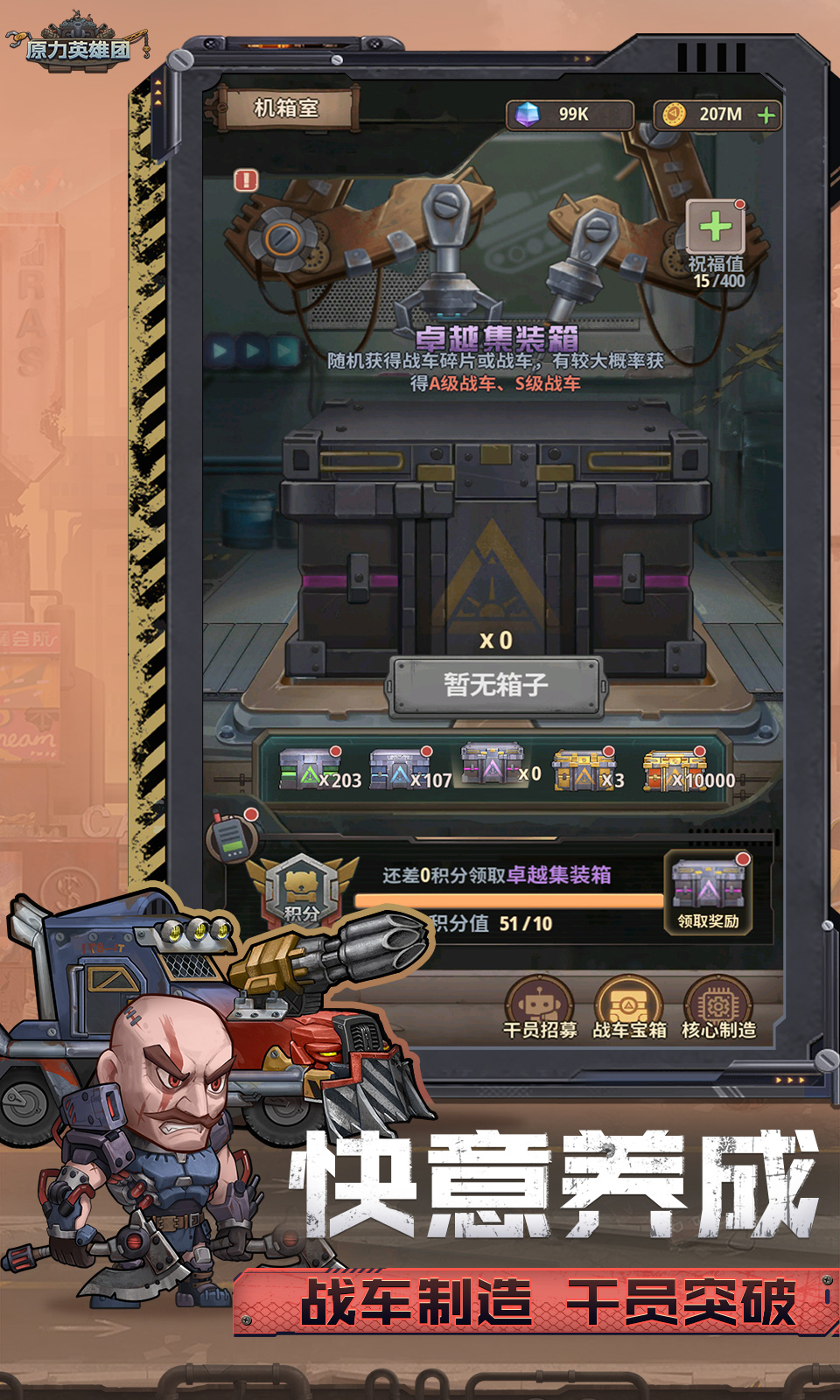840x1400 pixels.
Task: Click the blue gem 99K currency
Action: tap(569, 115)
